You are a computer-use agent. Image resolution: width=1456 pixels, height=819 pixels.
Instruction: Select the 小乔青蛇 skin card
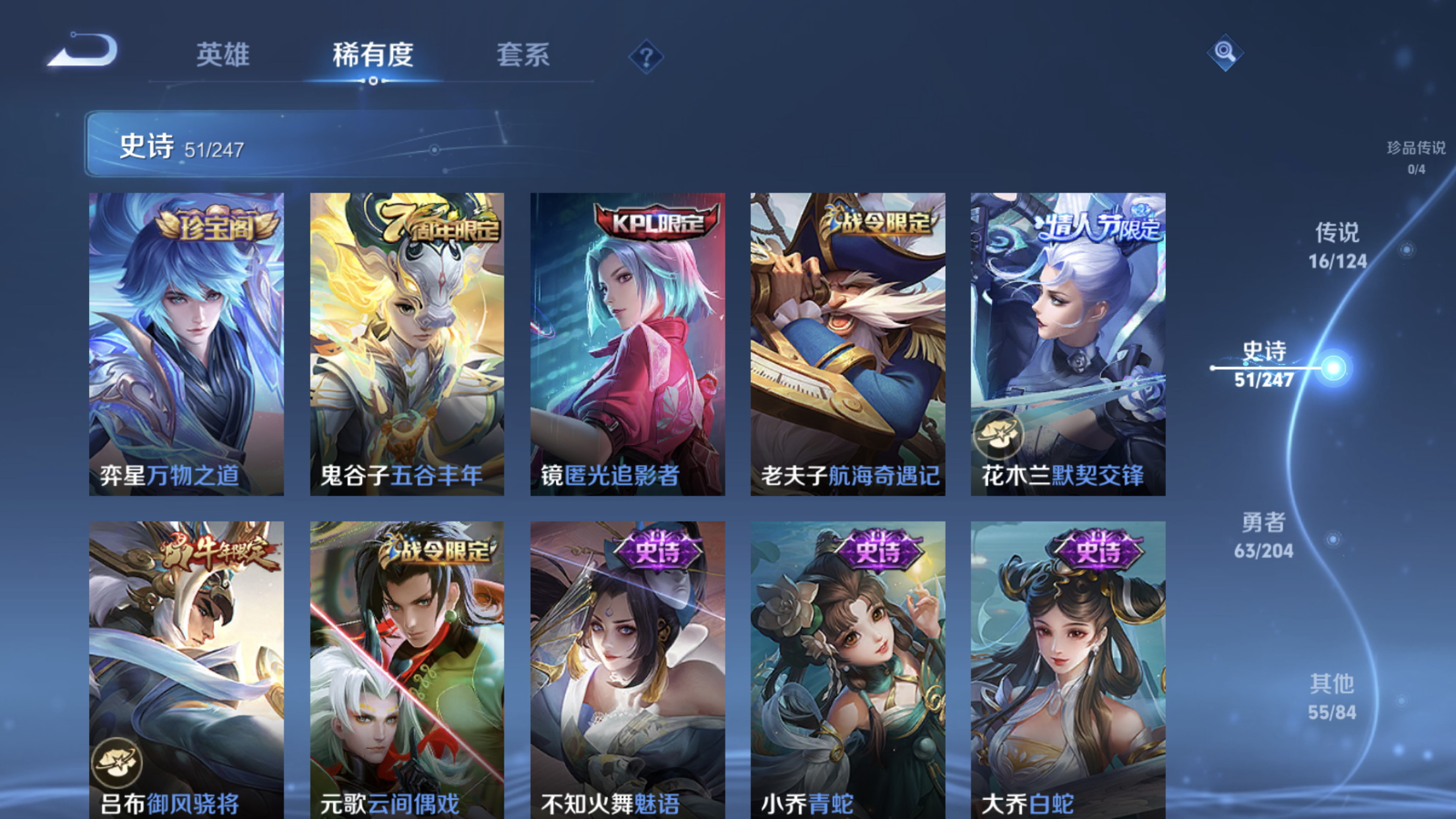tap(847, 669)
